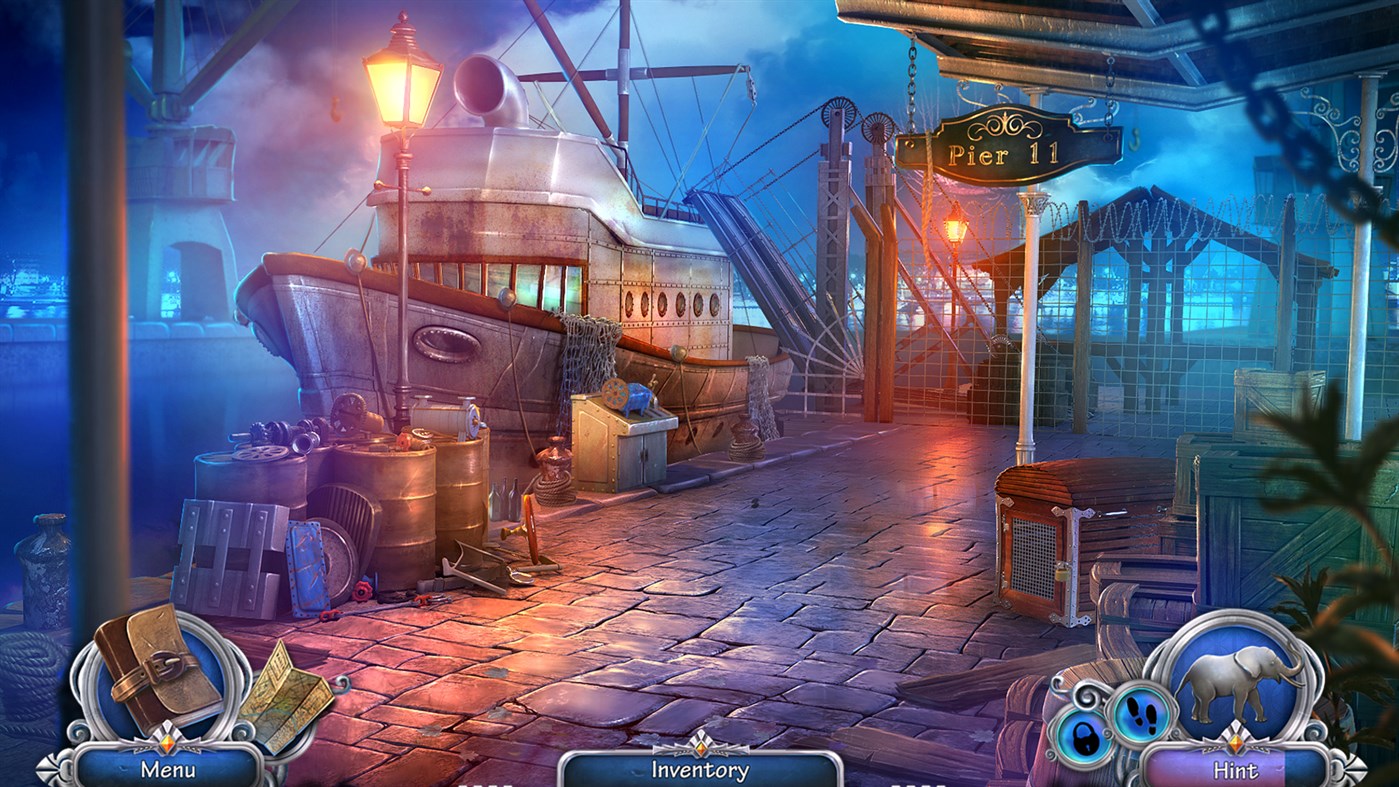1399x787 pixels.
Task: Expand the Inventory panel
Action: tap(699, 770)
